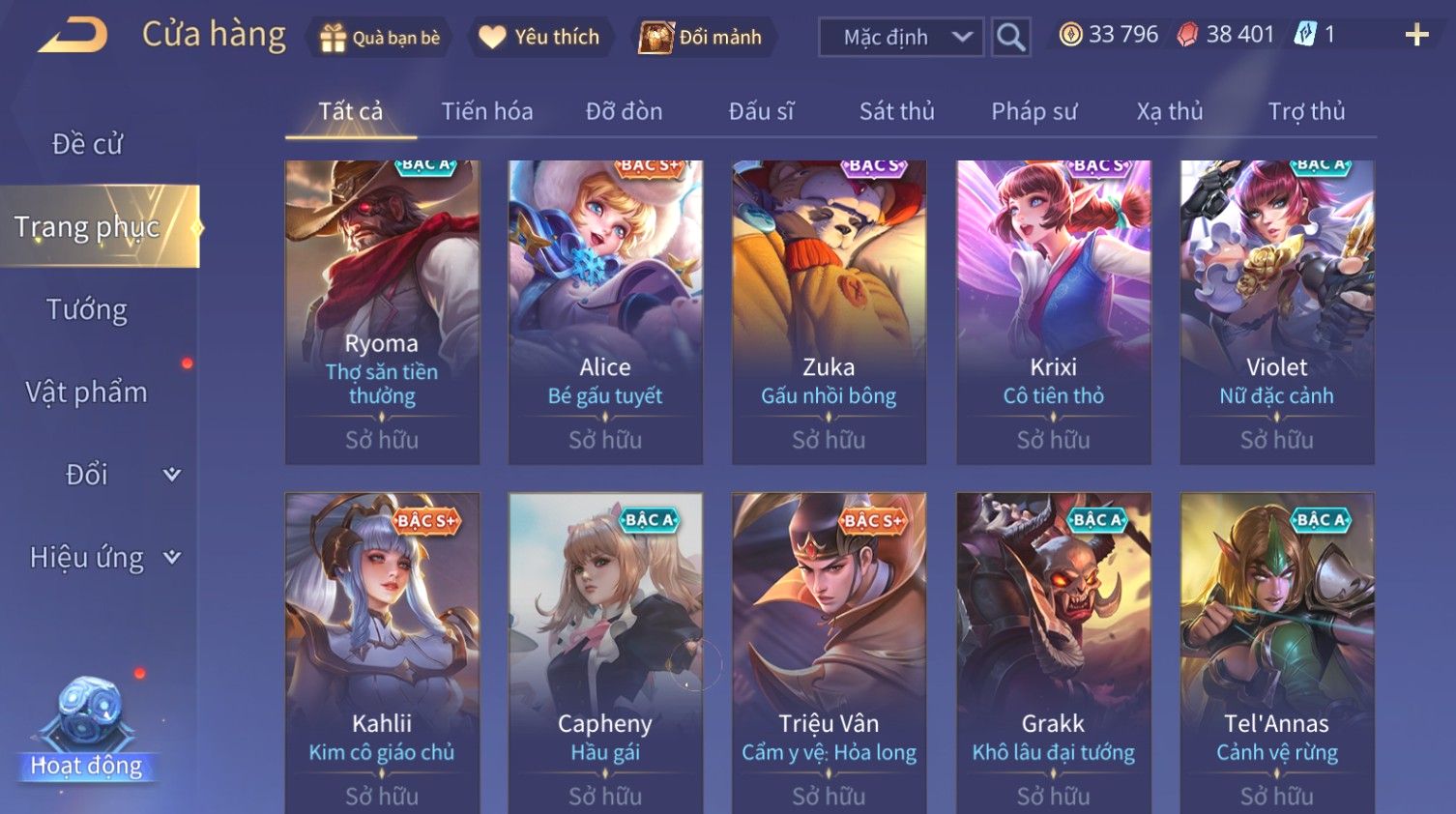Switch to the Tiến hóa tab
1456x814 pixels.
[x=487, y=112]
